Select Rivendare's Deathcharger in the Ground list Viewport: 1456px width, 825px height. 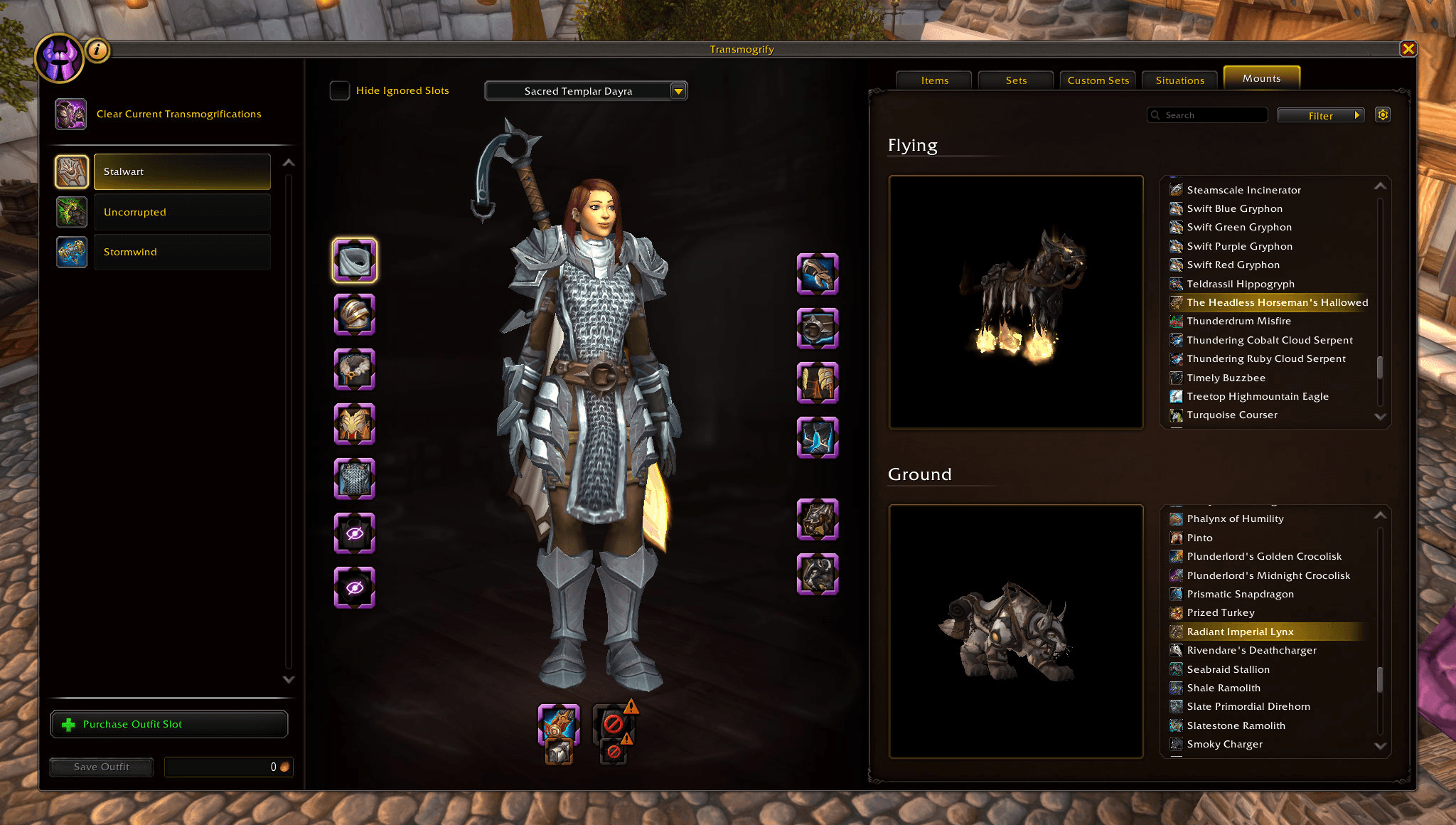[1251, 650]
